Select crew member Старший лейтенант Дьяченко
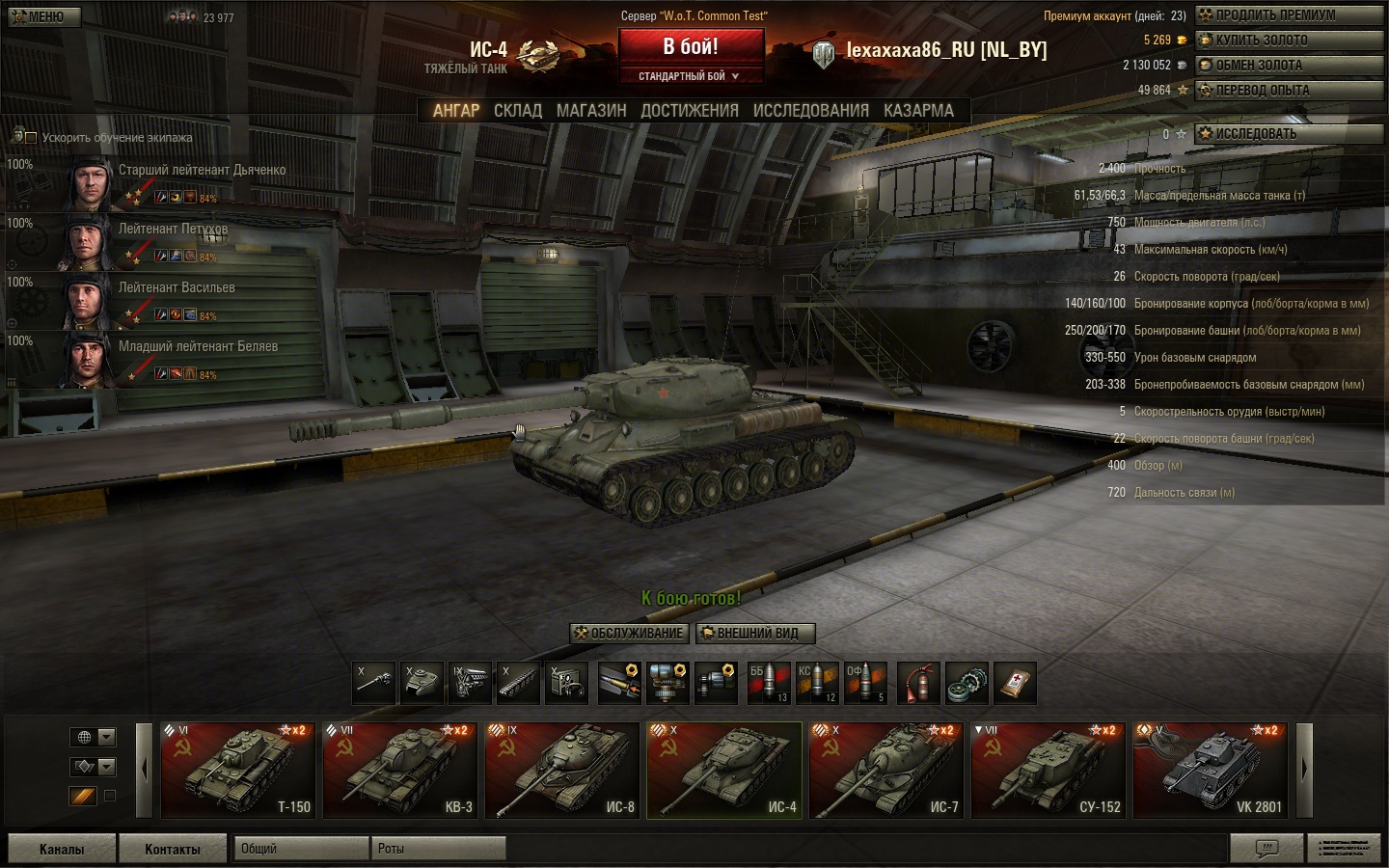Screen dimensions: 1389x868 pyautogui.click(x=202, y=171)
